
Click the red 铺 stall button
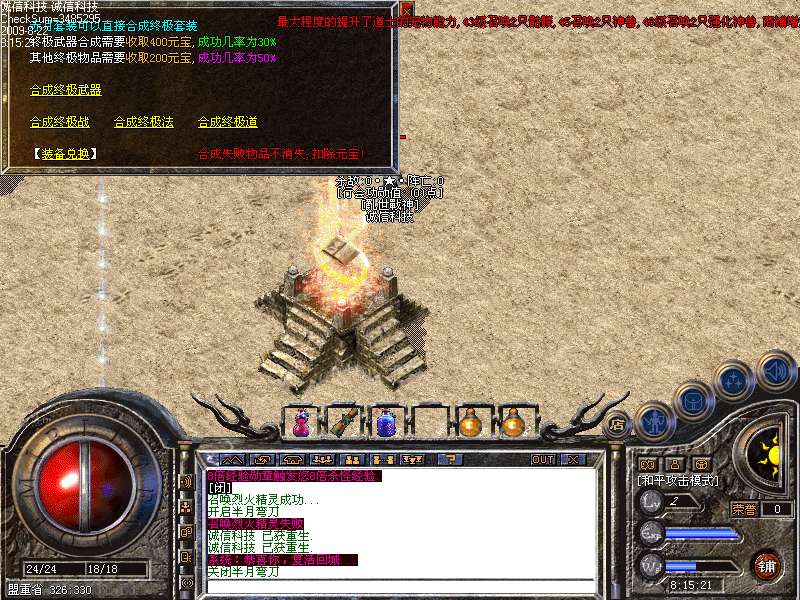(767, 565)
